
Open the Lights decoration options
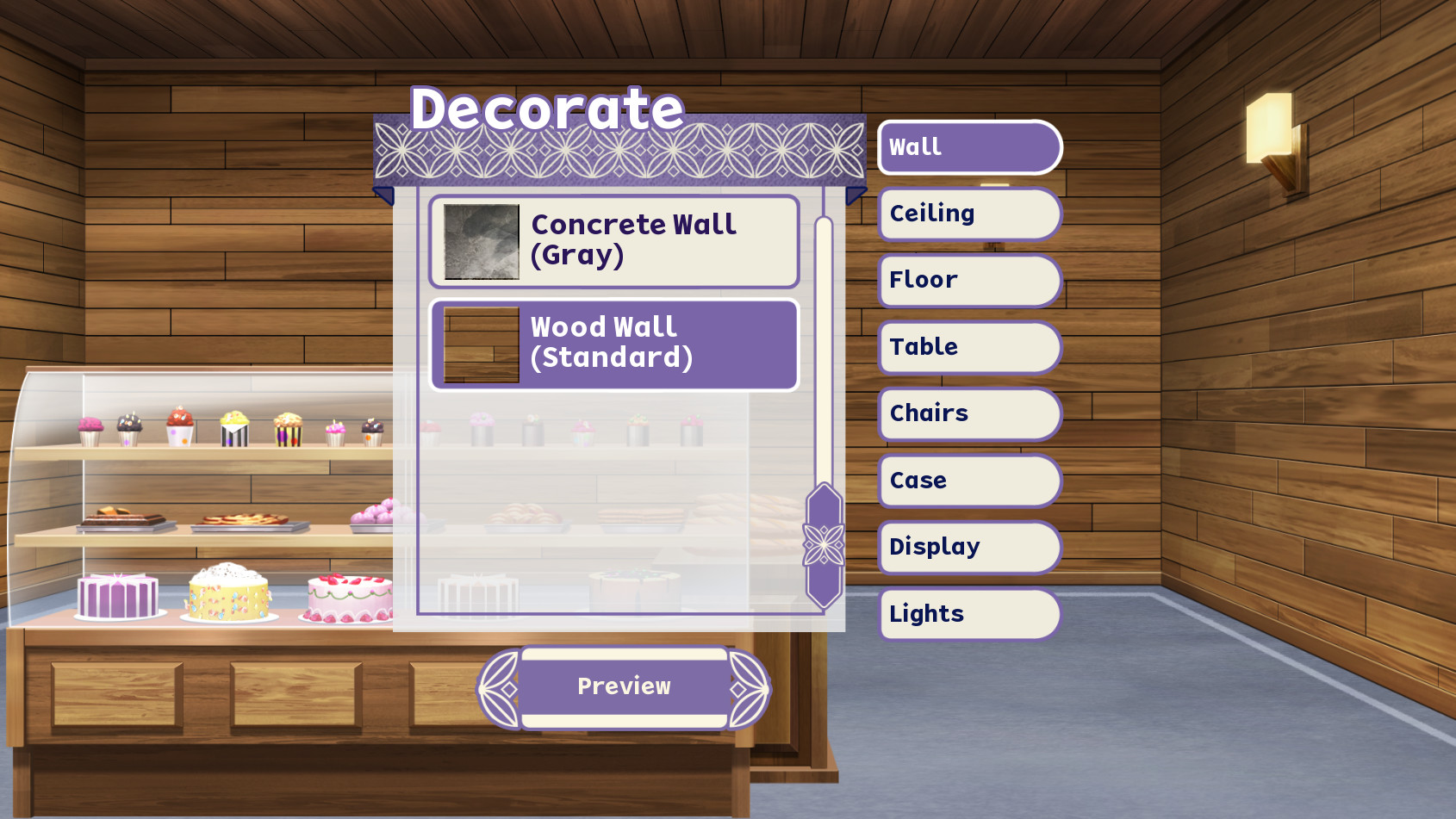[968, 613]
